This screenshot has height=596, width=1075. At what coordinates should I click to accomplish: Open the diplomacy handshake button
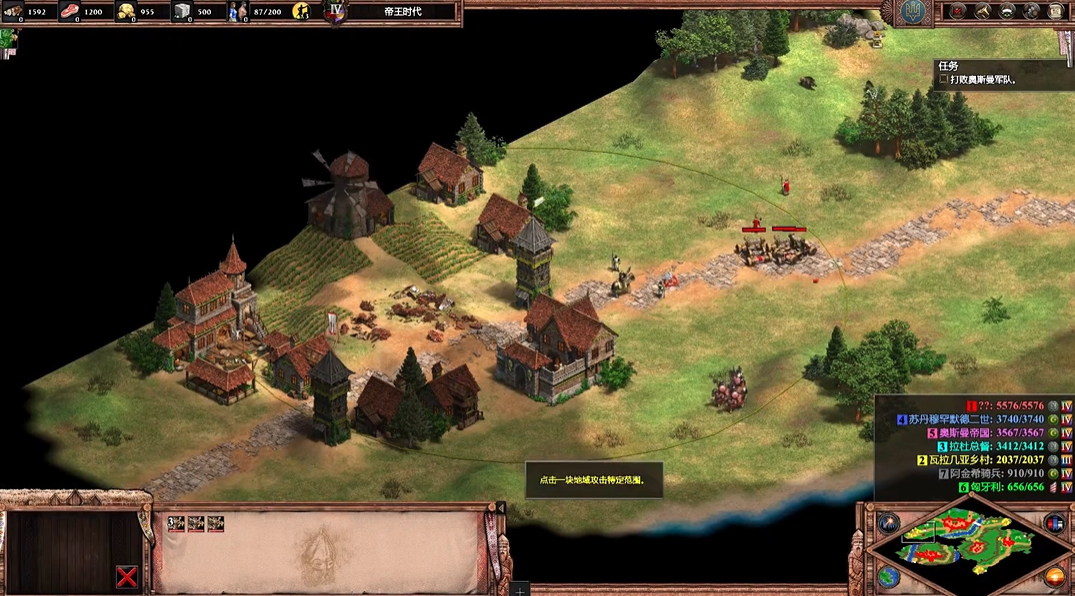(1006, 11)
